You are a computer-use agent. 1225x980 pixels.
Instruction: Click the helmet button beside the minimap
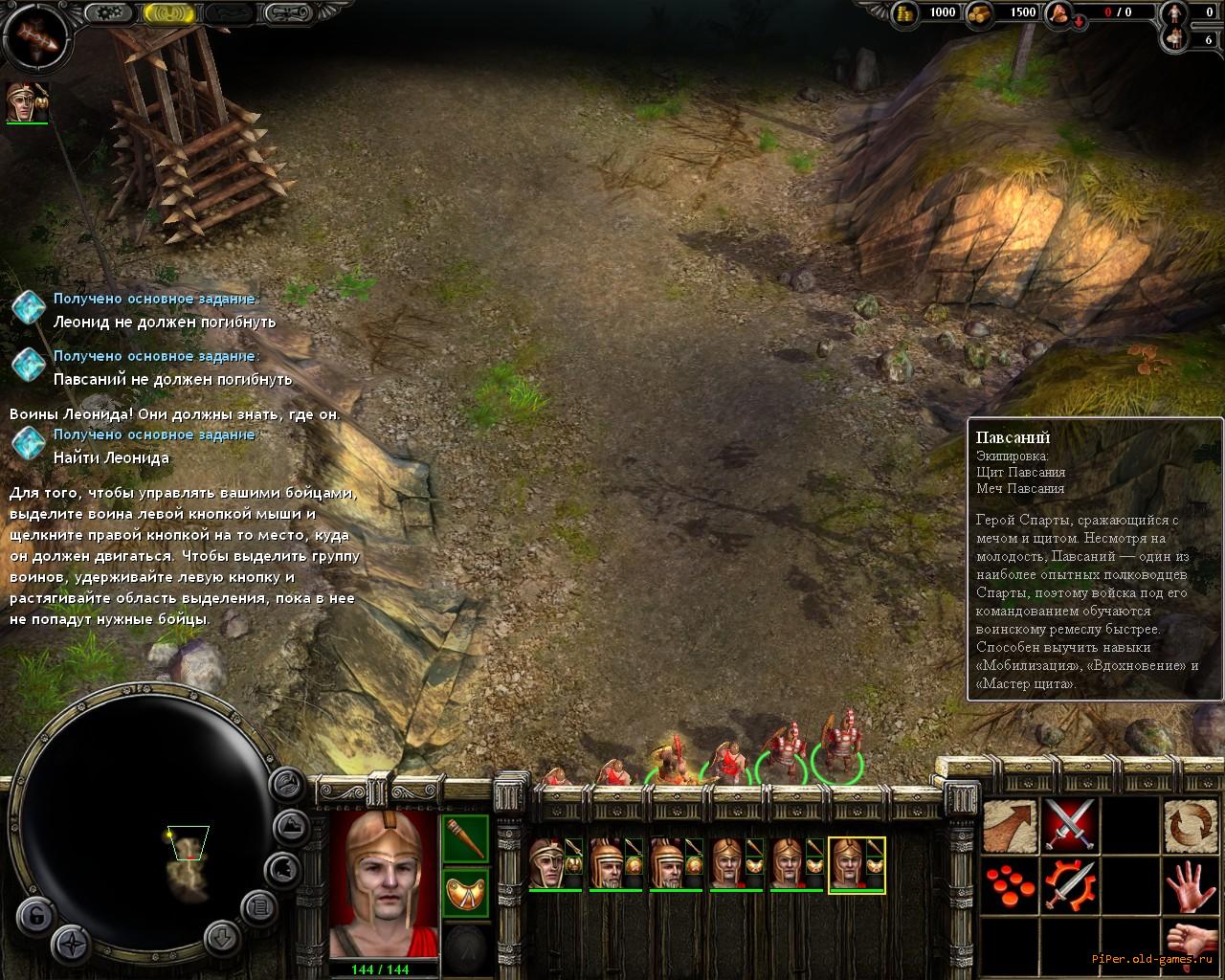click(x=284, y=869)
